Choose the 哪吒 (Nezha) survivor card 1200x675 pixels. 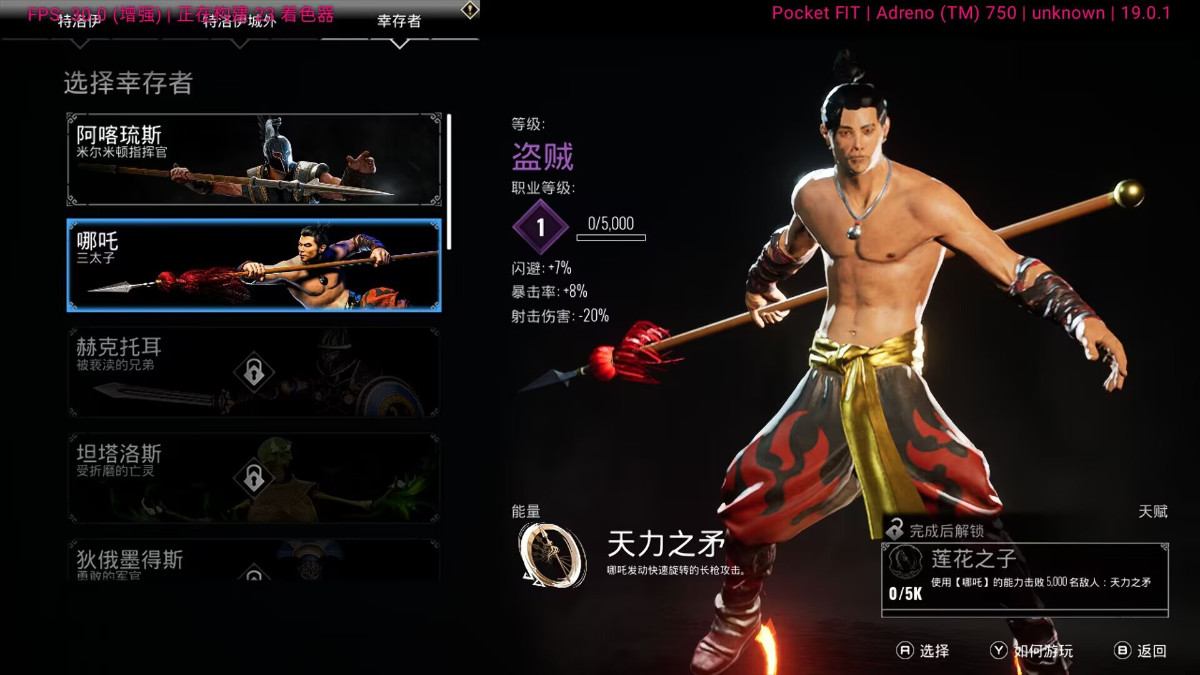click(253, 265)
